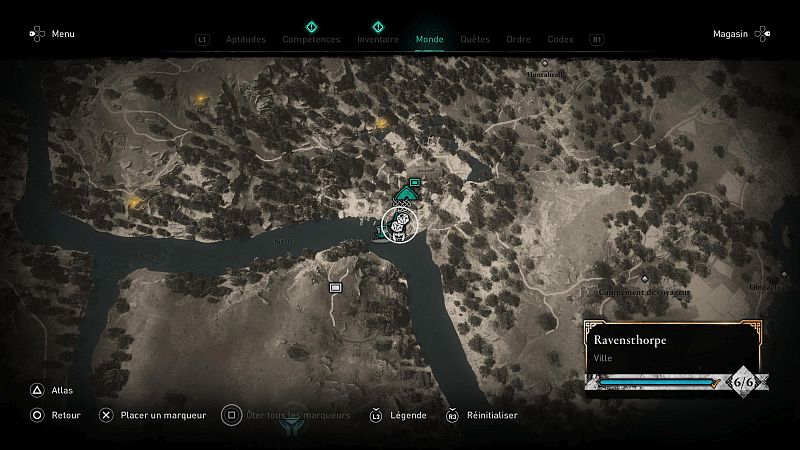Select the Monde tab

(430, 40)
